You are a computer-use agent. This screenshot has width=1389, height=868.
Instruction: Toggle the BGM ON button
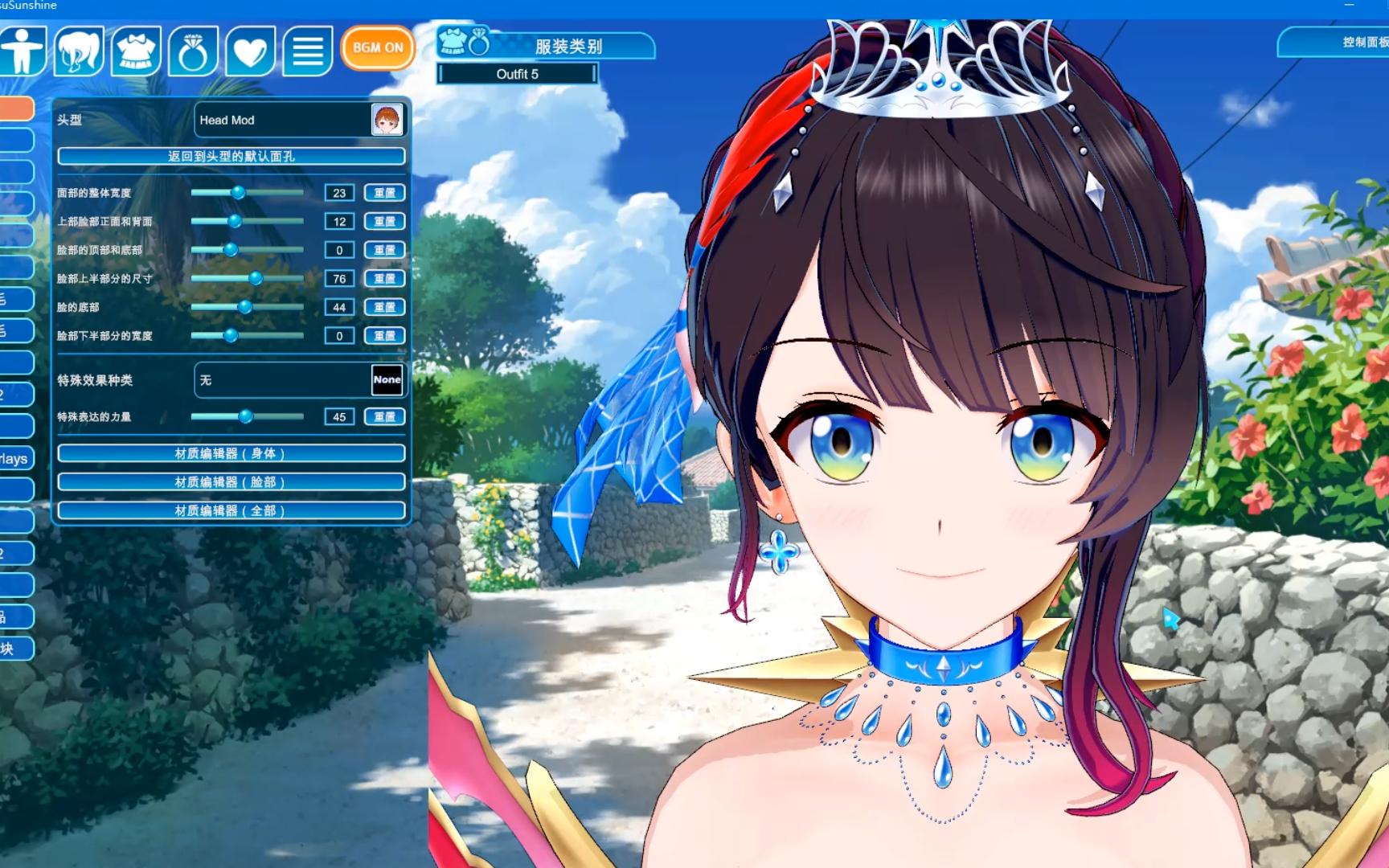pos(378,47)
